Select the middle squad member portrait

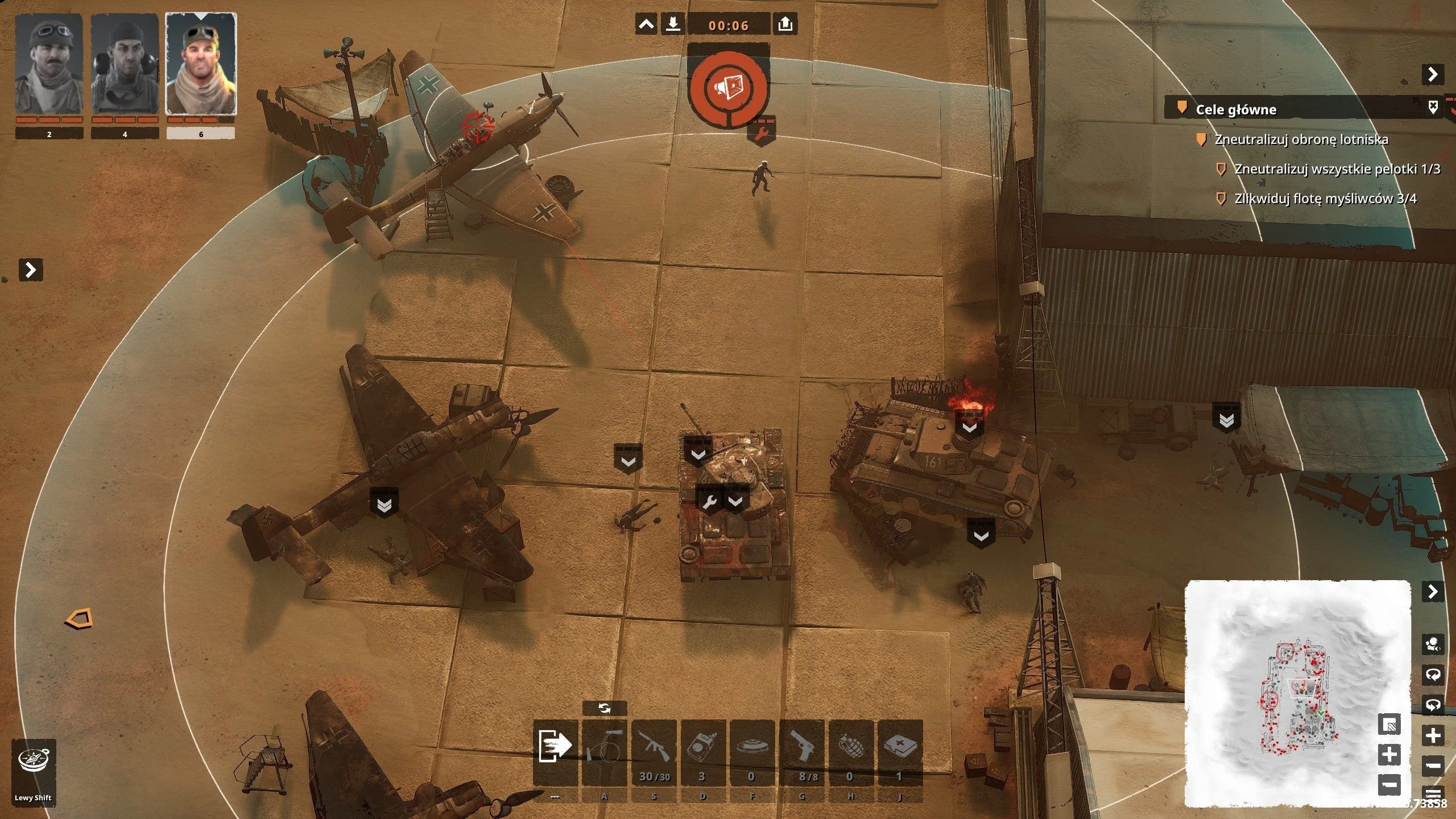(x=125, y=64)
